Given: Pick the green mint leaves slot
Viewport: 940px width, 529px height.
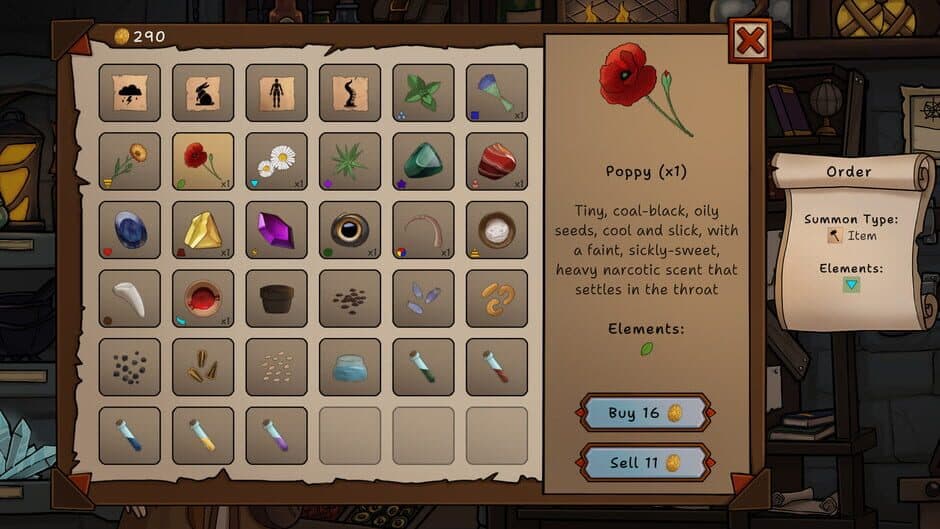Looking at the screenshot, I should coord(423,93).
